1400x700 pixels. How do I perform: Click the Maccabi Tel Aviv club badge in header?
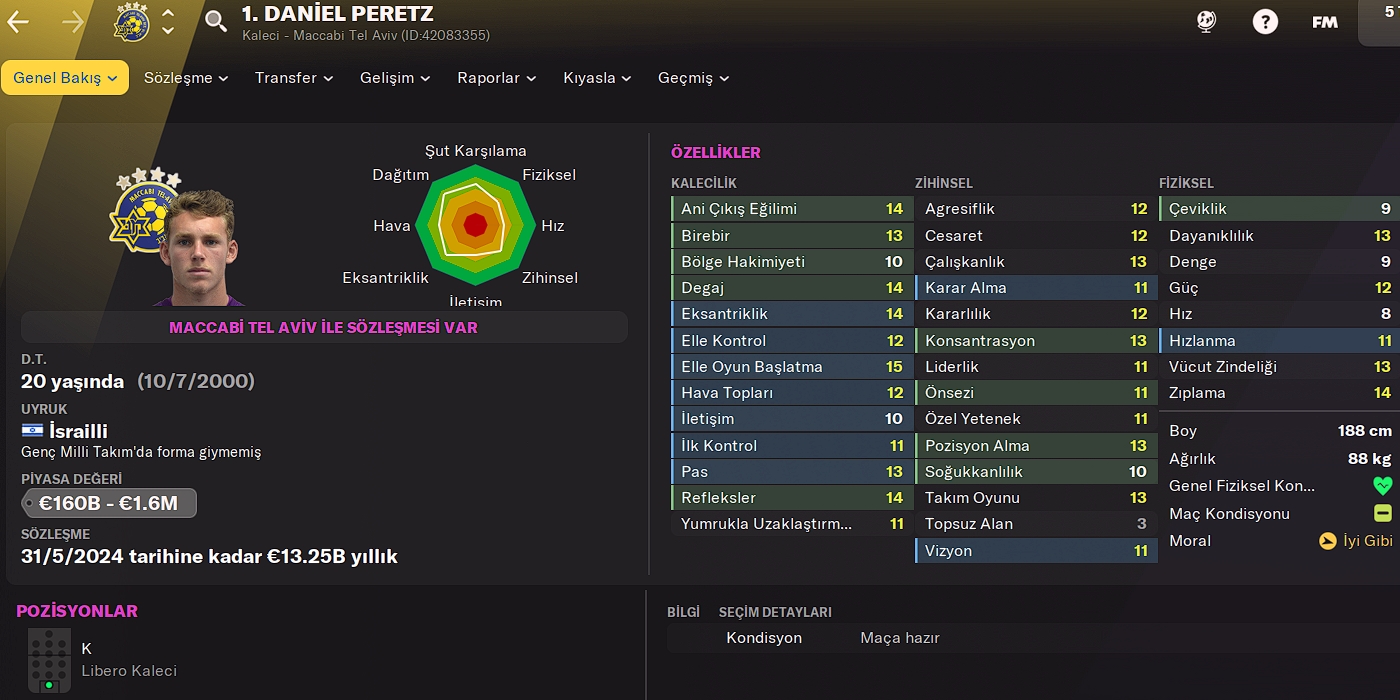[132, 22]
